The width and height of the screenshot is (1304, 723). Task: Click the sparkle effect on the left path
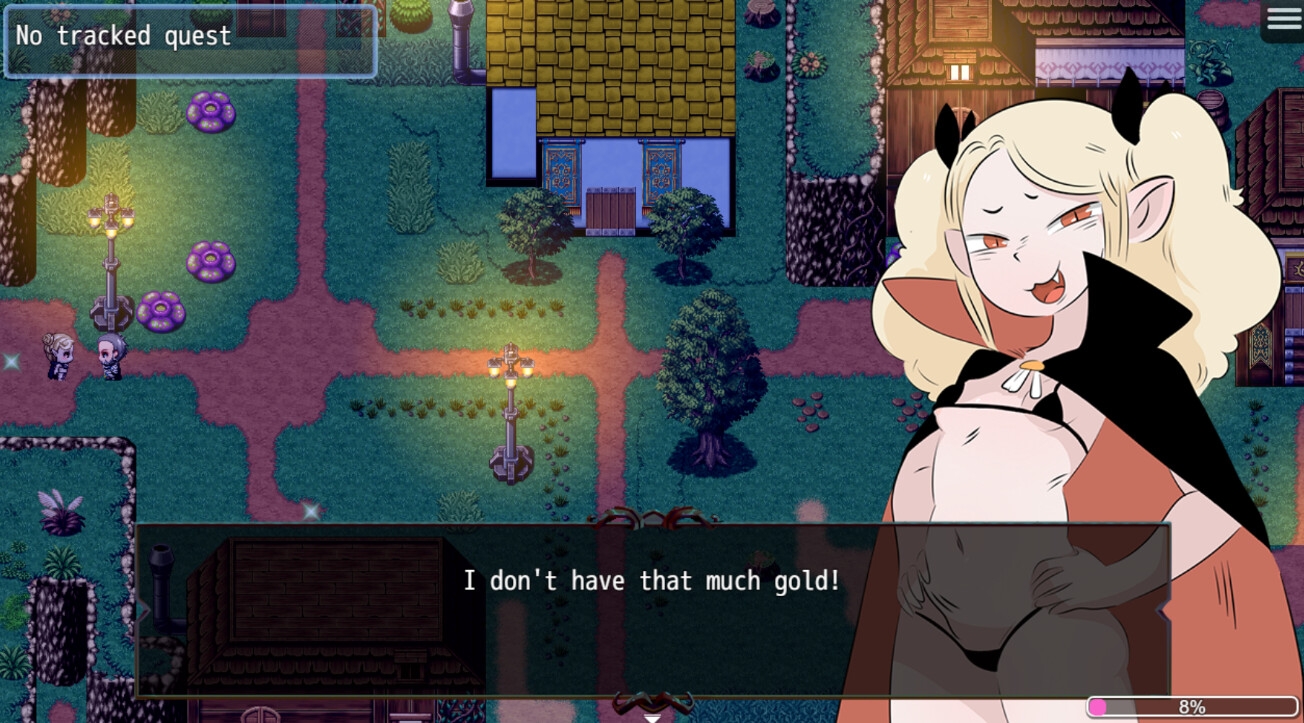coord(14,362)
